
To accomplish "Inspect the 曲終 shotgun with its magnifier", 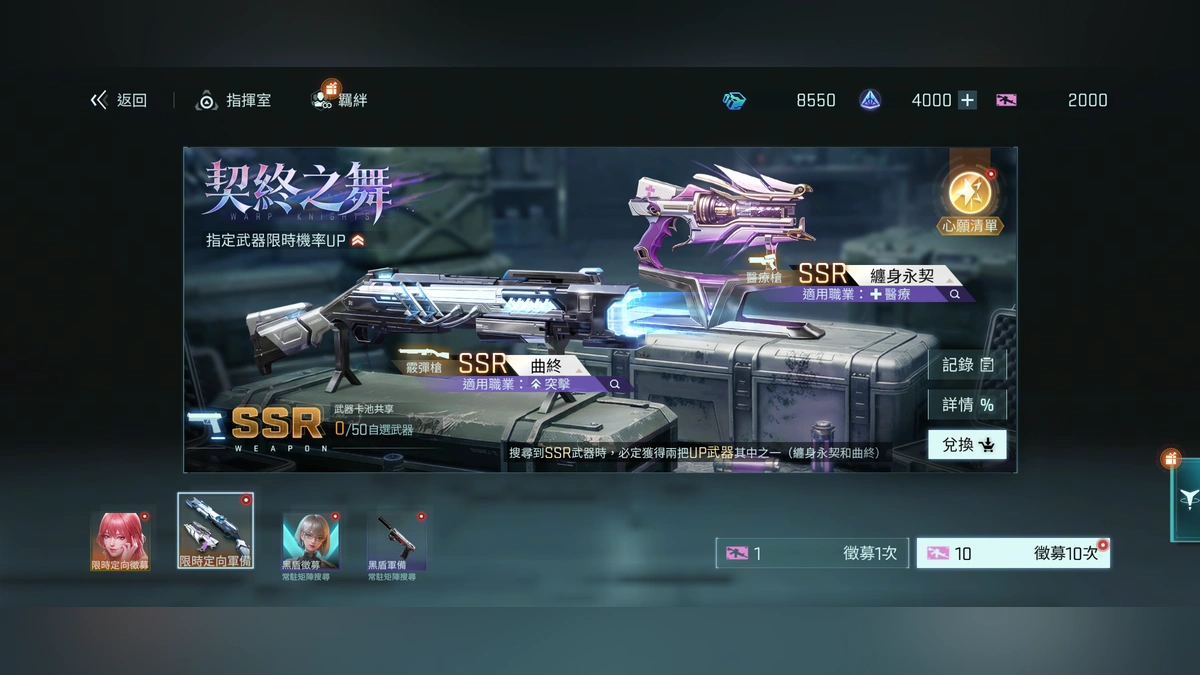I will click(x=615, y=384).
